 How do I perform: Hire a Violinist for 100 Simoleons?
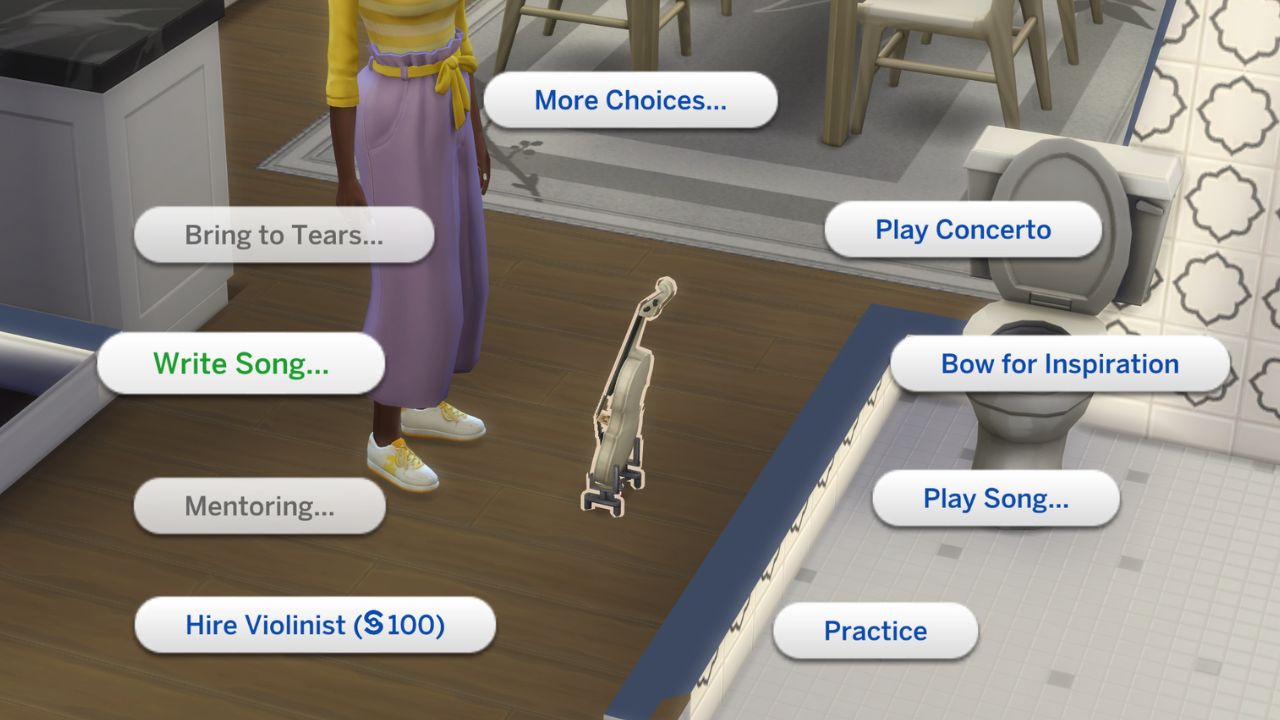pyautogui.click(x=313, y=624)
